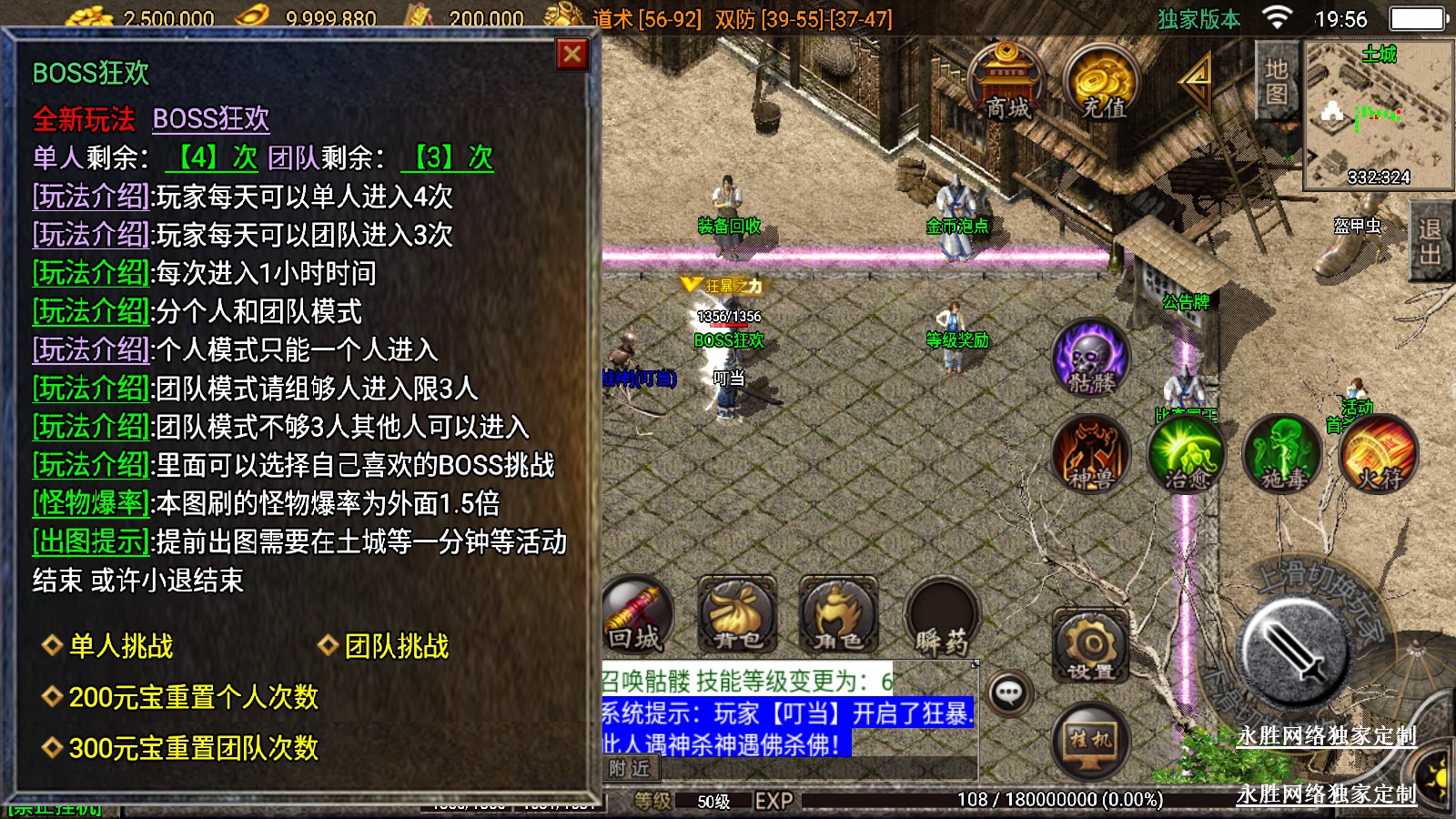
Task: Choose 单人挑战 solo challenge option
Action: tap(120, 646)
